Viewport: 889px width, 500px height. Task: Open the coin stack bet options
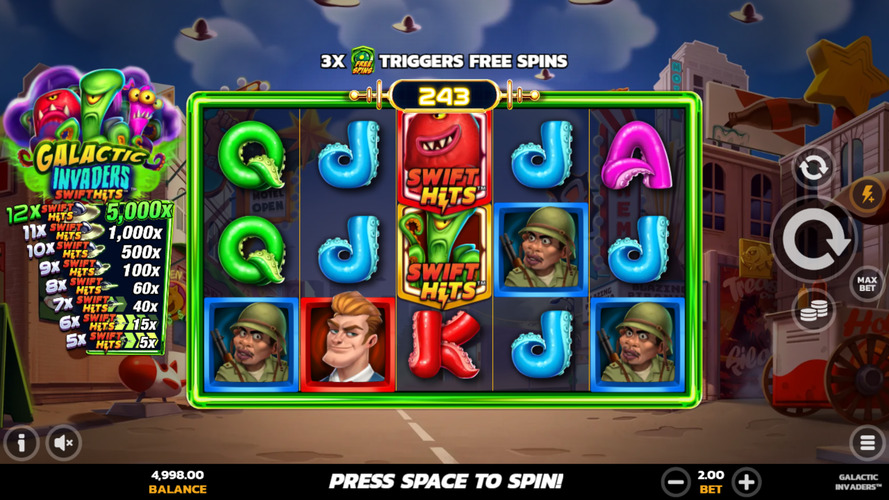pyautogui.click(x=813, y=311)
